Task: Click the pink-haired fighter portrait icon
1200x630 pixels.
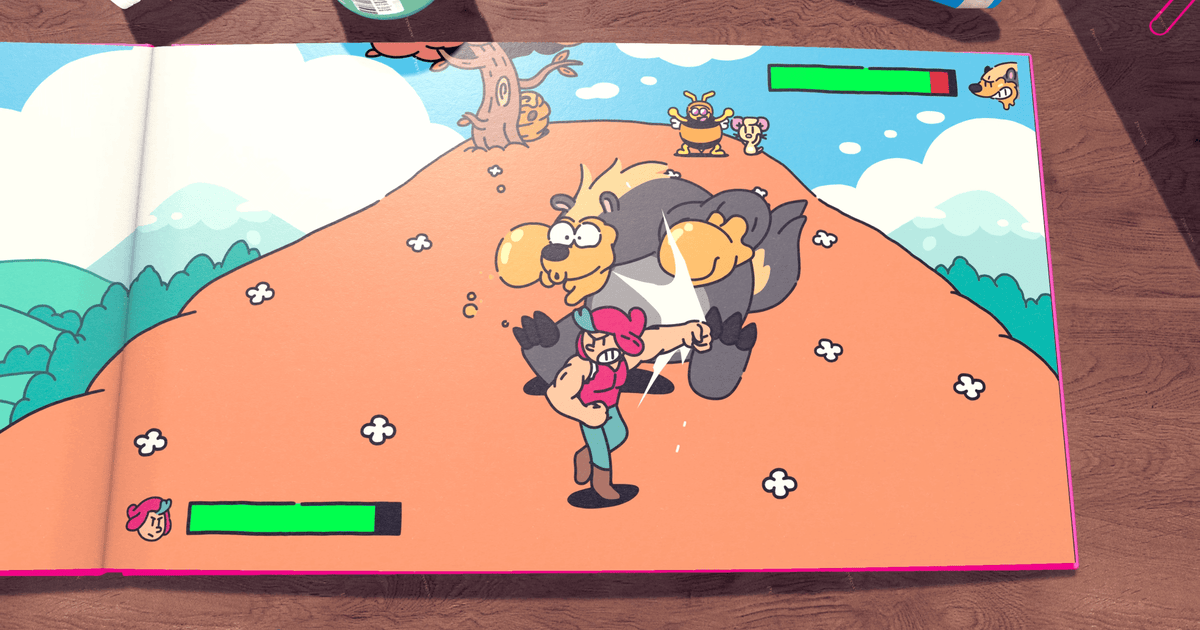Action: pyautogui.click(x=148, y=519)
